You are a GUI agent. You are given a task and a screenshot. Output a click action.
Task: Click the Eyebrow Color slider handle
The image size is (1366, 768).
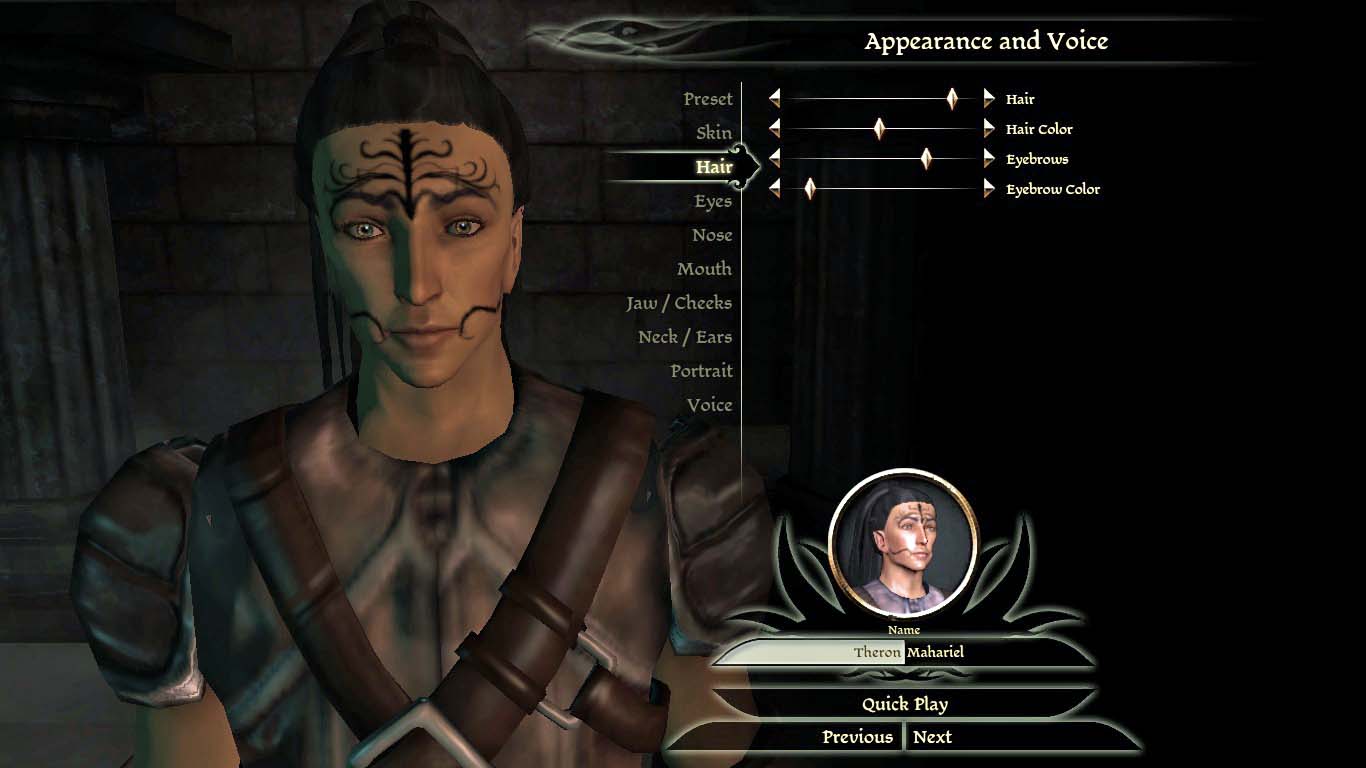810,188
